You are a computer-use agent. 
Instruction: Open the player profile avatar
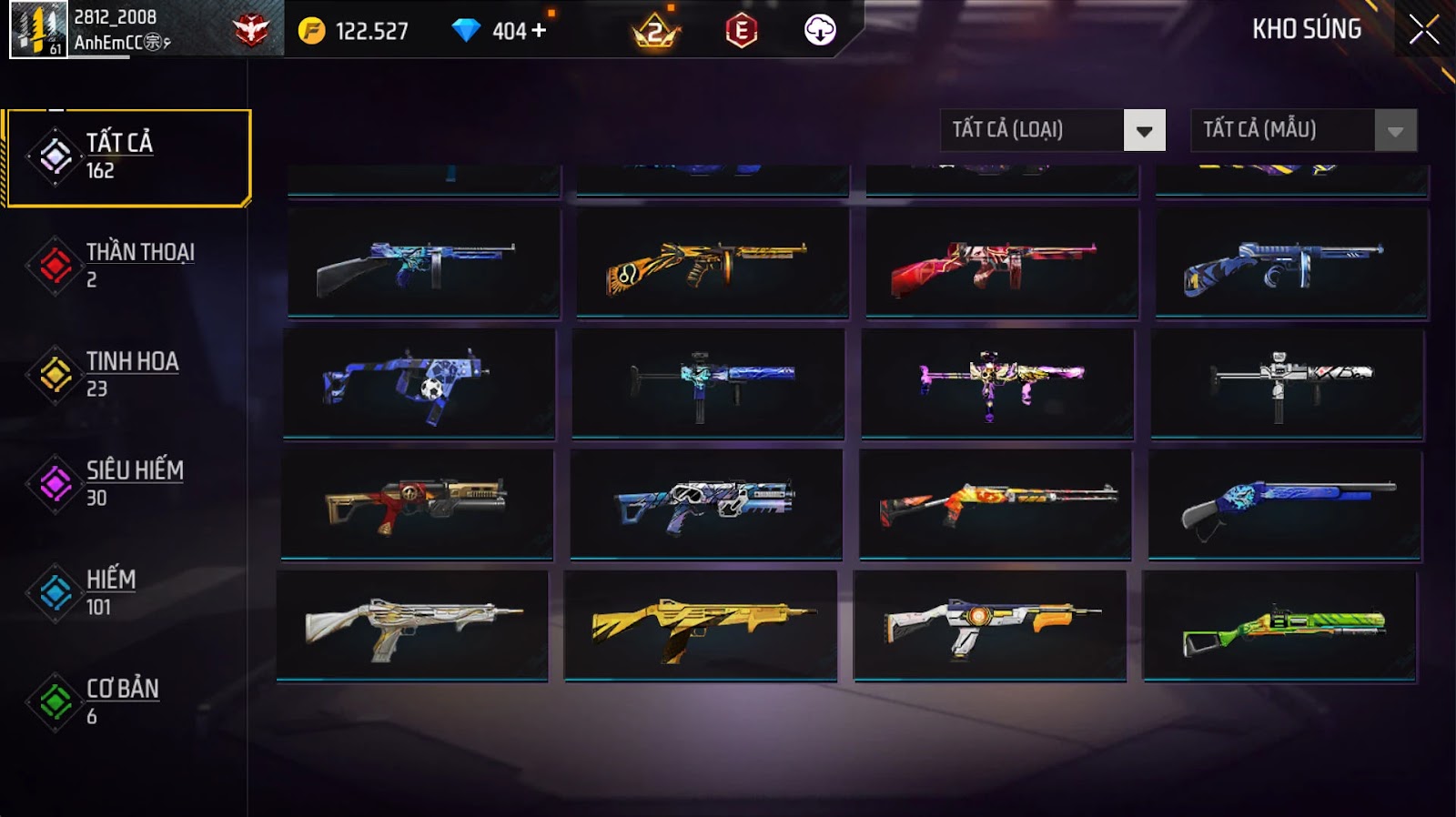pyautogui.click(x=38, y=30)
